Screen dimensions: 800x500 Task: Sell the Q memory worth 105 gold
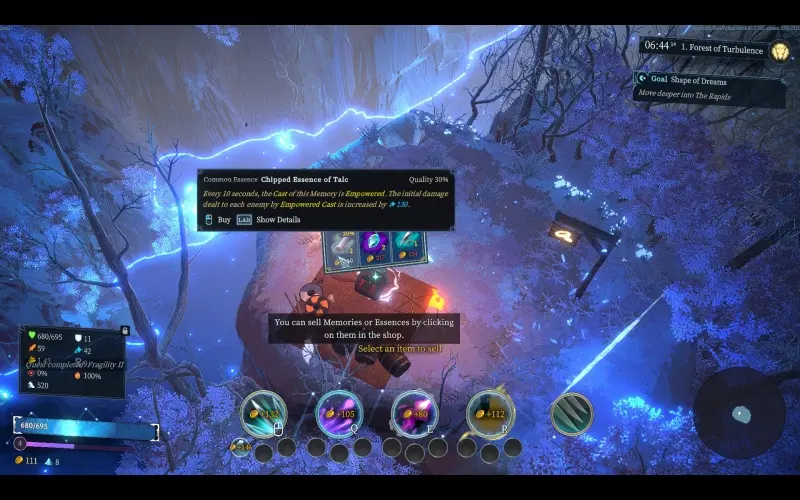coord(339,413)
